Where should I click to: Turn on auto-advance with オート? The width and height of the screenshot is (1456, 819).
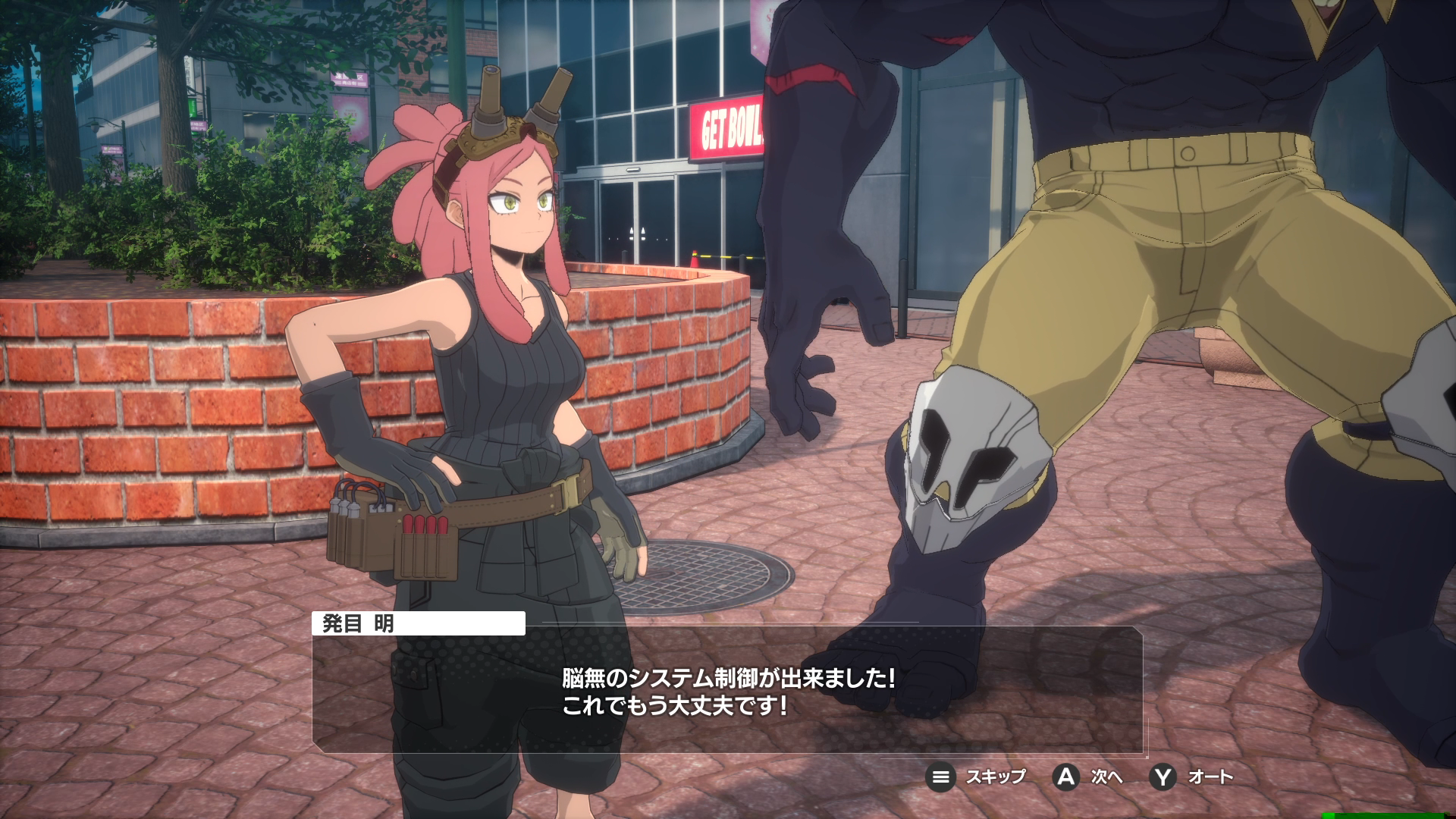coord(1192,777)
